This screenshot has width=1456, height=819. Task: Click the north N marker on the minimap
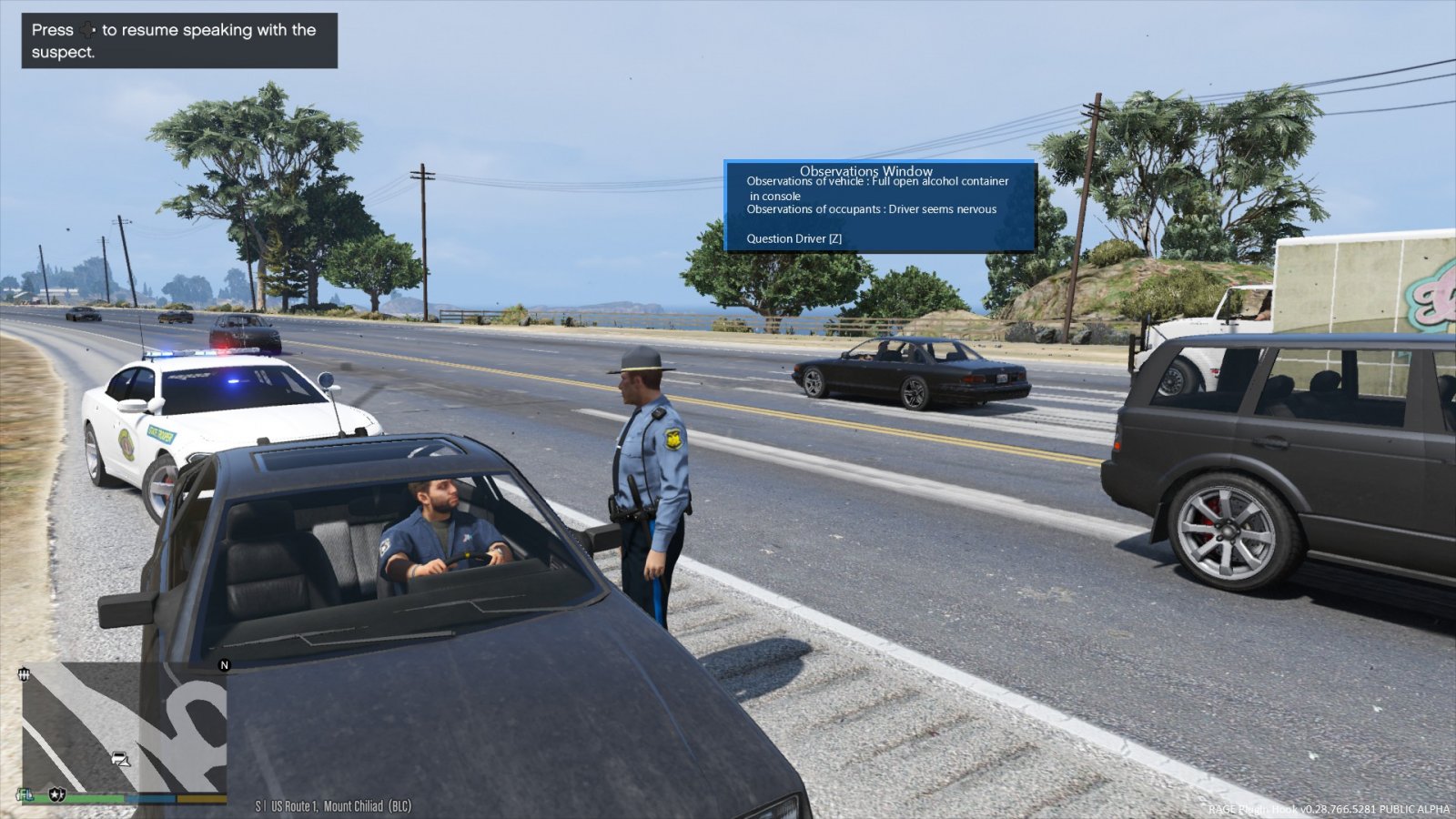coord(224,665)
